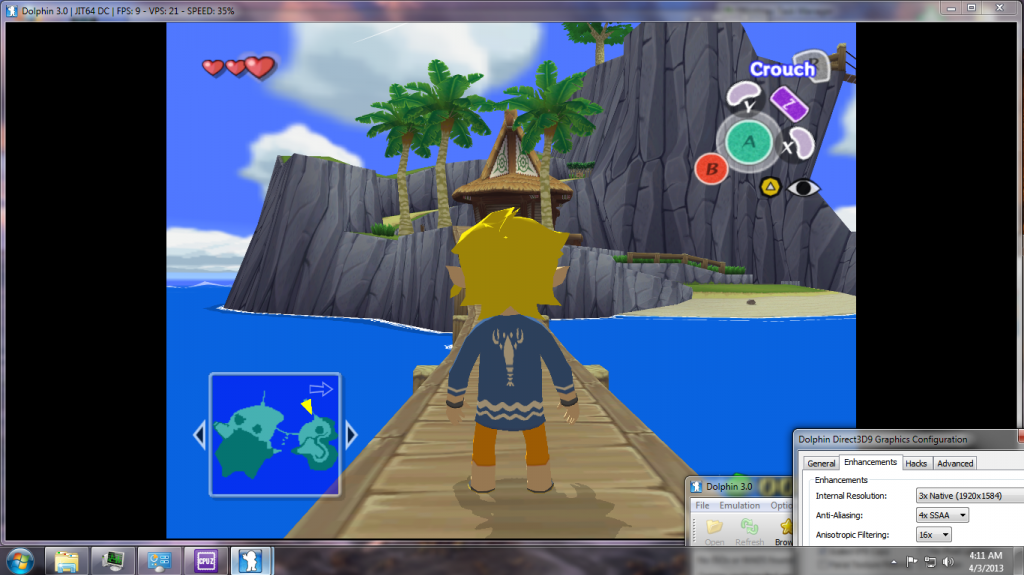Select the minimap's left arrow
This screenshot has width=1024, height=575.
click(198, 435)
